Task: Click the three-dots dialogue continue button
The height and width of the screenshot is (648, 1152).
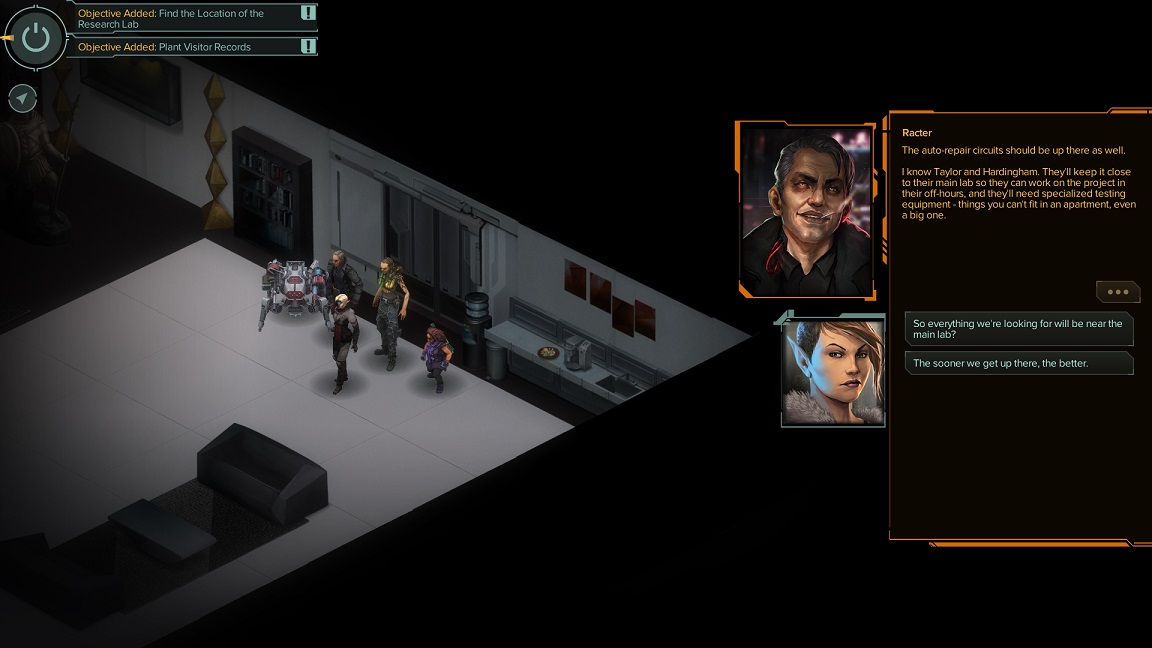Action: (1117, 292)
